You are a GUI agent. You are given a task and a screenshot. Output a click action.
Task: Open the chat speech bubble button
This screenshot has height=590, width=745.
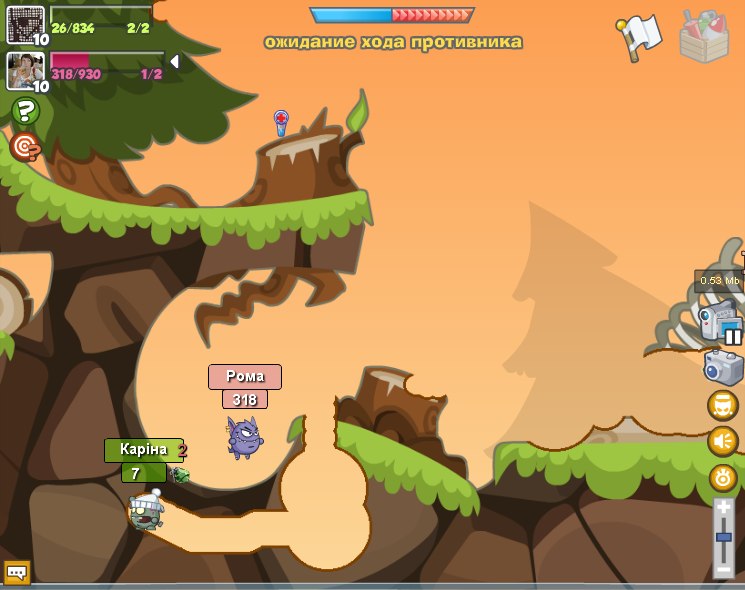click(17, 572)
